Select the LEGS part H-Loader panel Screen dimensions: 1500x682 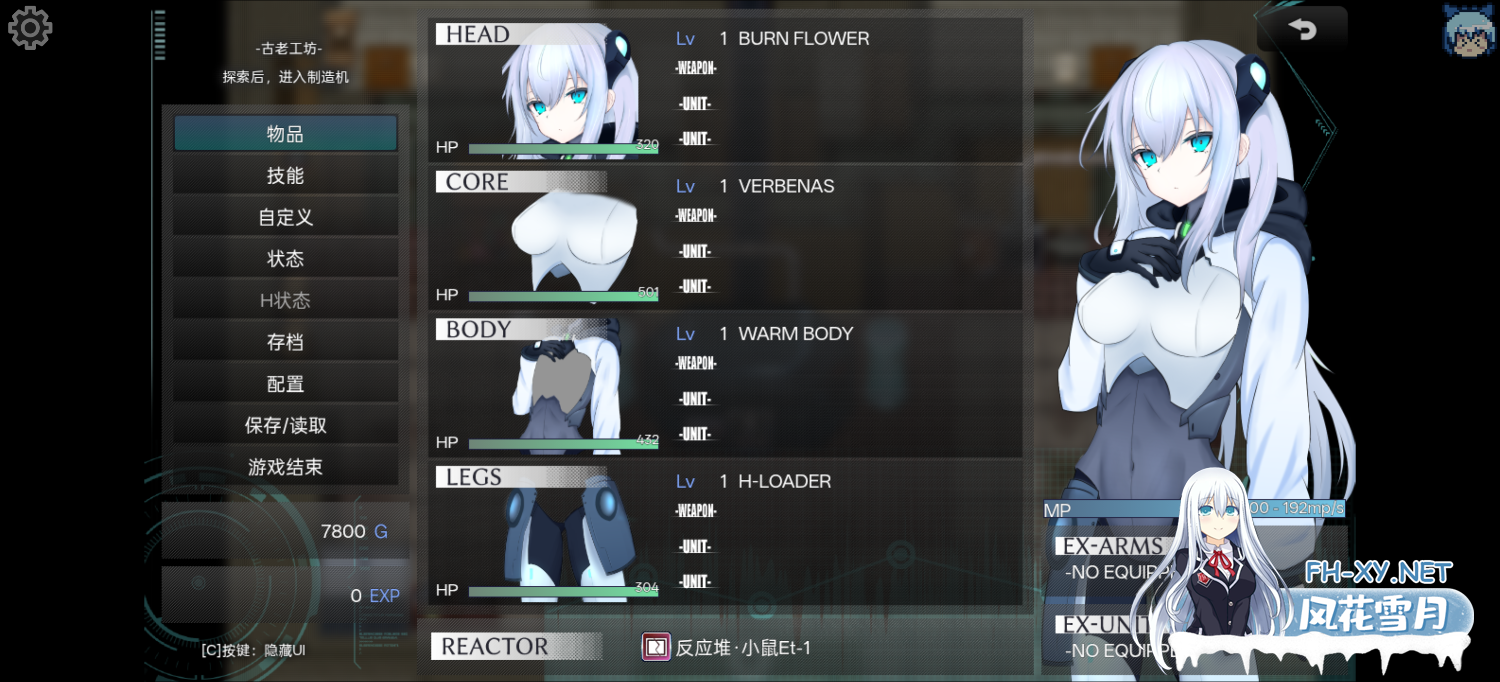(x=725, y=532)
